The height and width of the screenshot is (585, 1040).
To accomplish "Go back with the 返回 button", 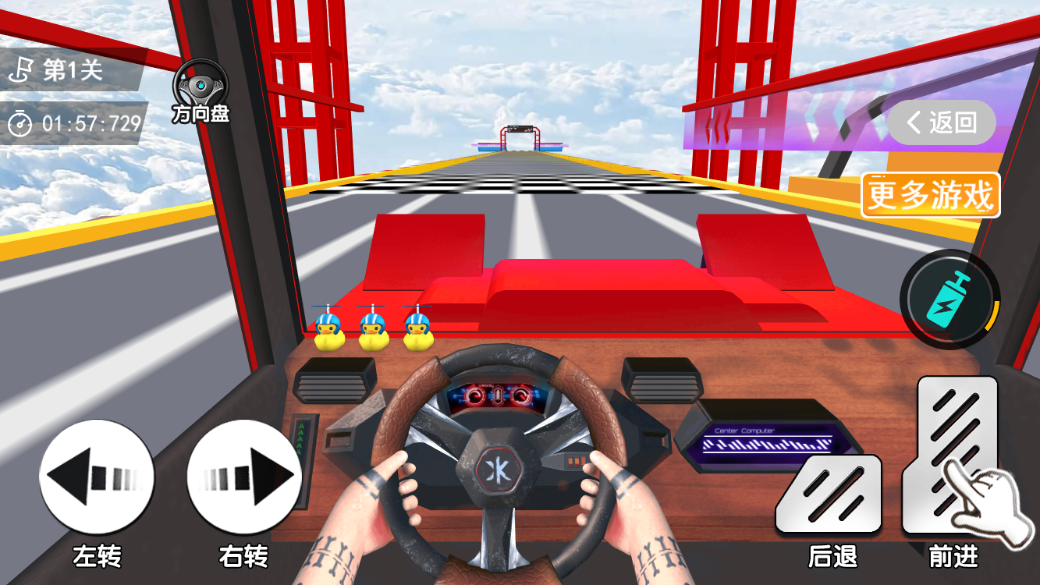I will [942, 123].
